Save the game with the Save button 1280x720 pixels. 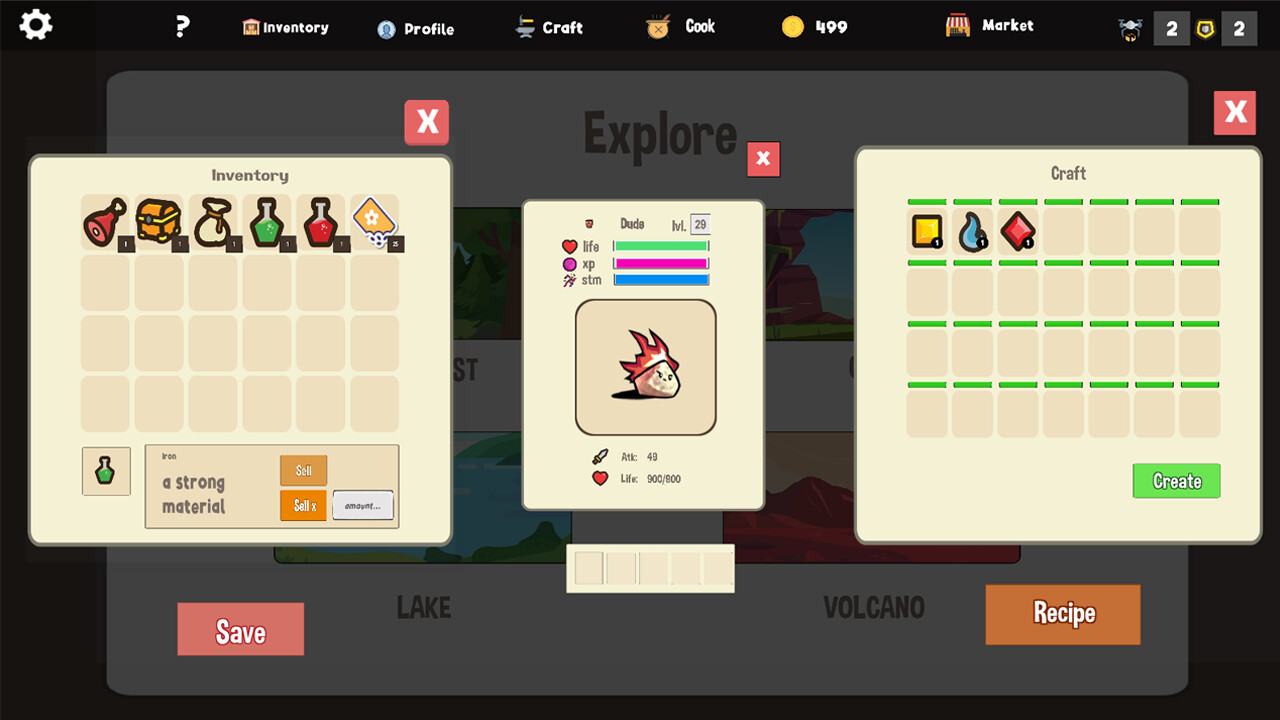[240, 629]
